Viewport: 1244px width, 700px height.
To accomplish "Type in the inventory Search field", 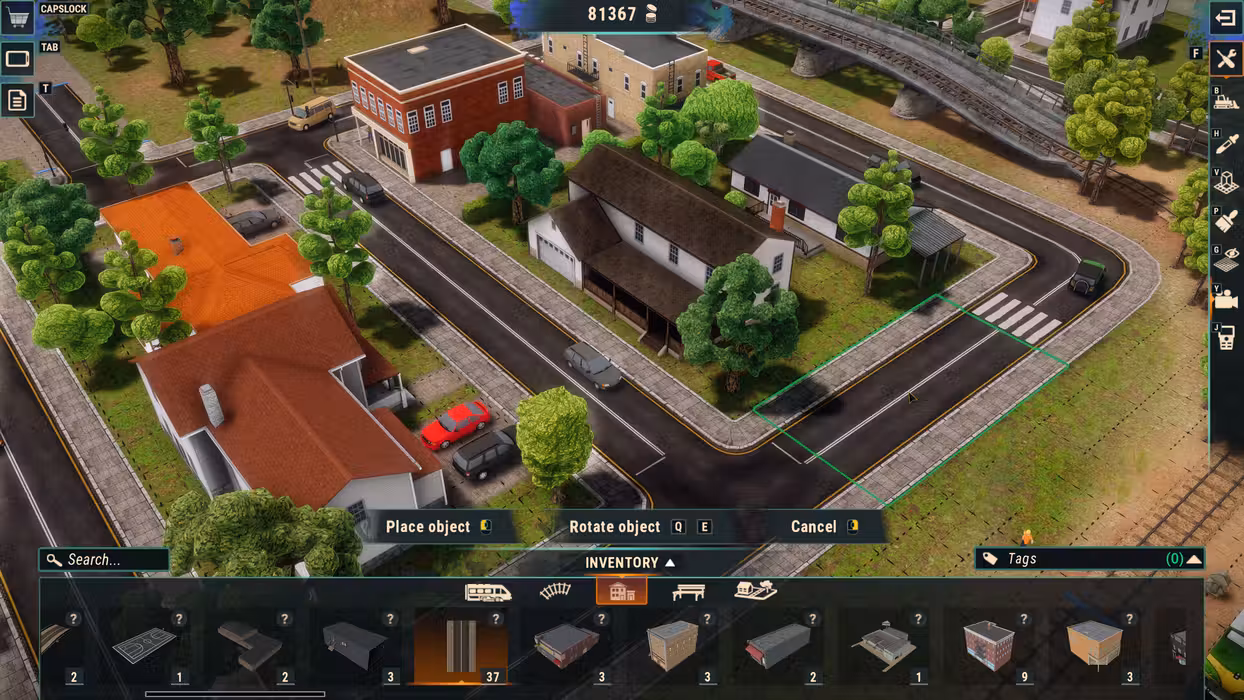I will (x=110, y=560).
